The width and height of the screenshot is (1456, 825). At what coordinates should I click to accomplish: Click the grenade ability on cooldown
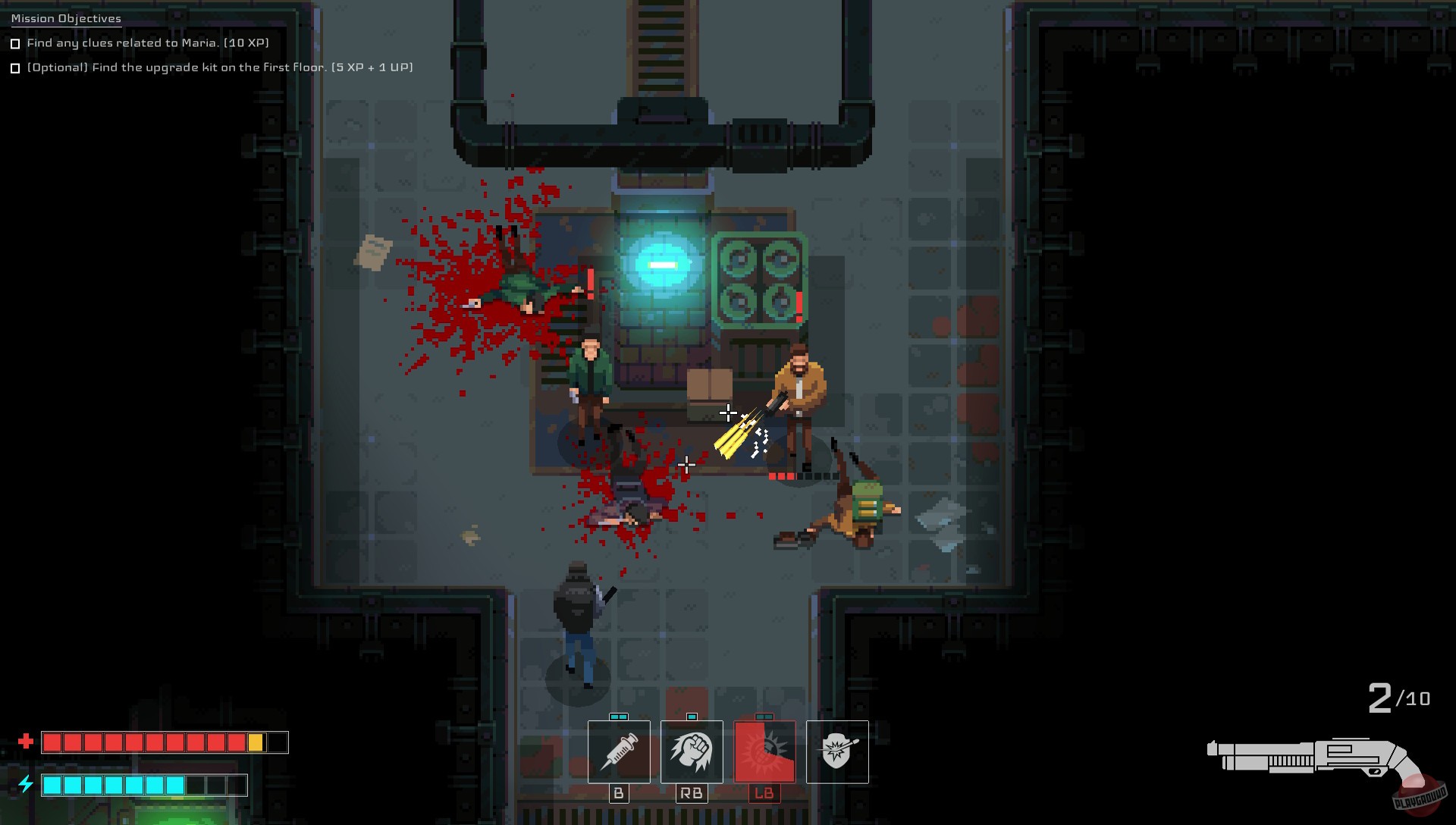(x=765, y=752)
